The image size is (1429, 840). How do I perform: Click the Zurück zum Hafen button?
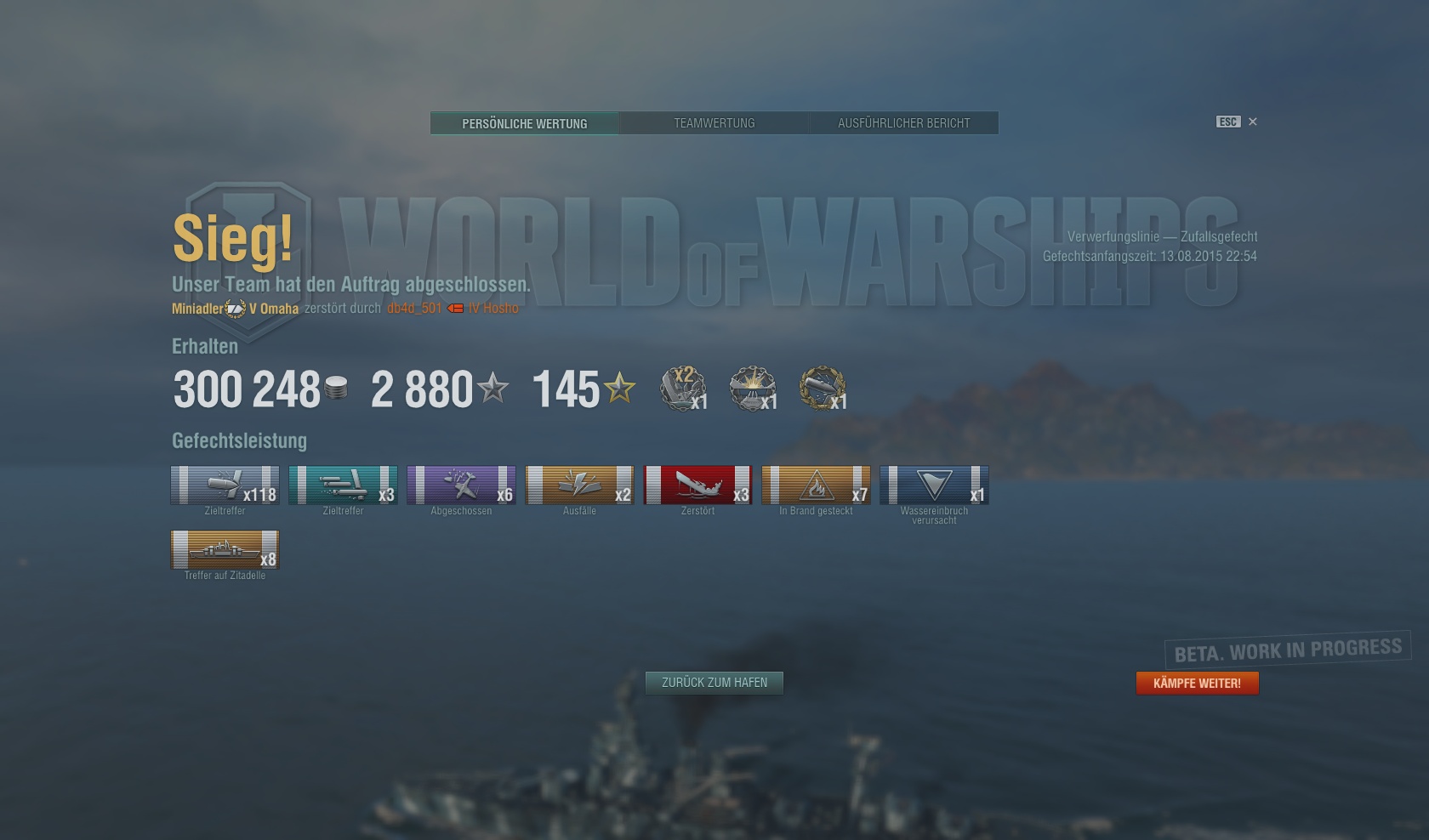(x=714, y=682)
